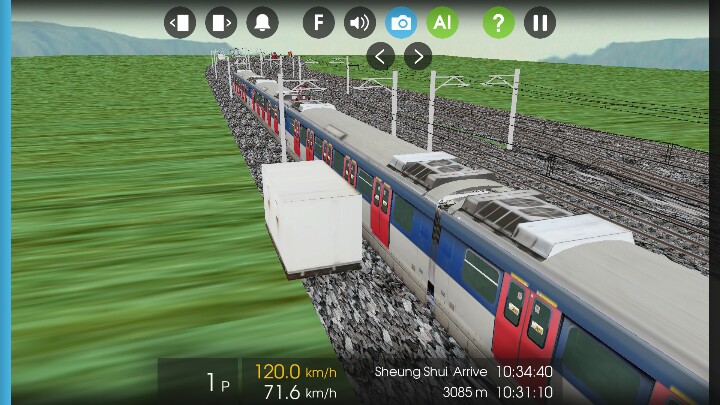Open the left-side doors
Image resolution: width=720 pixels, height=405 pixels.
(x=180, y=22)
